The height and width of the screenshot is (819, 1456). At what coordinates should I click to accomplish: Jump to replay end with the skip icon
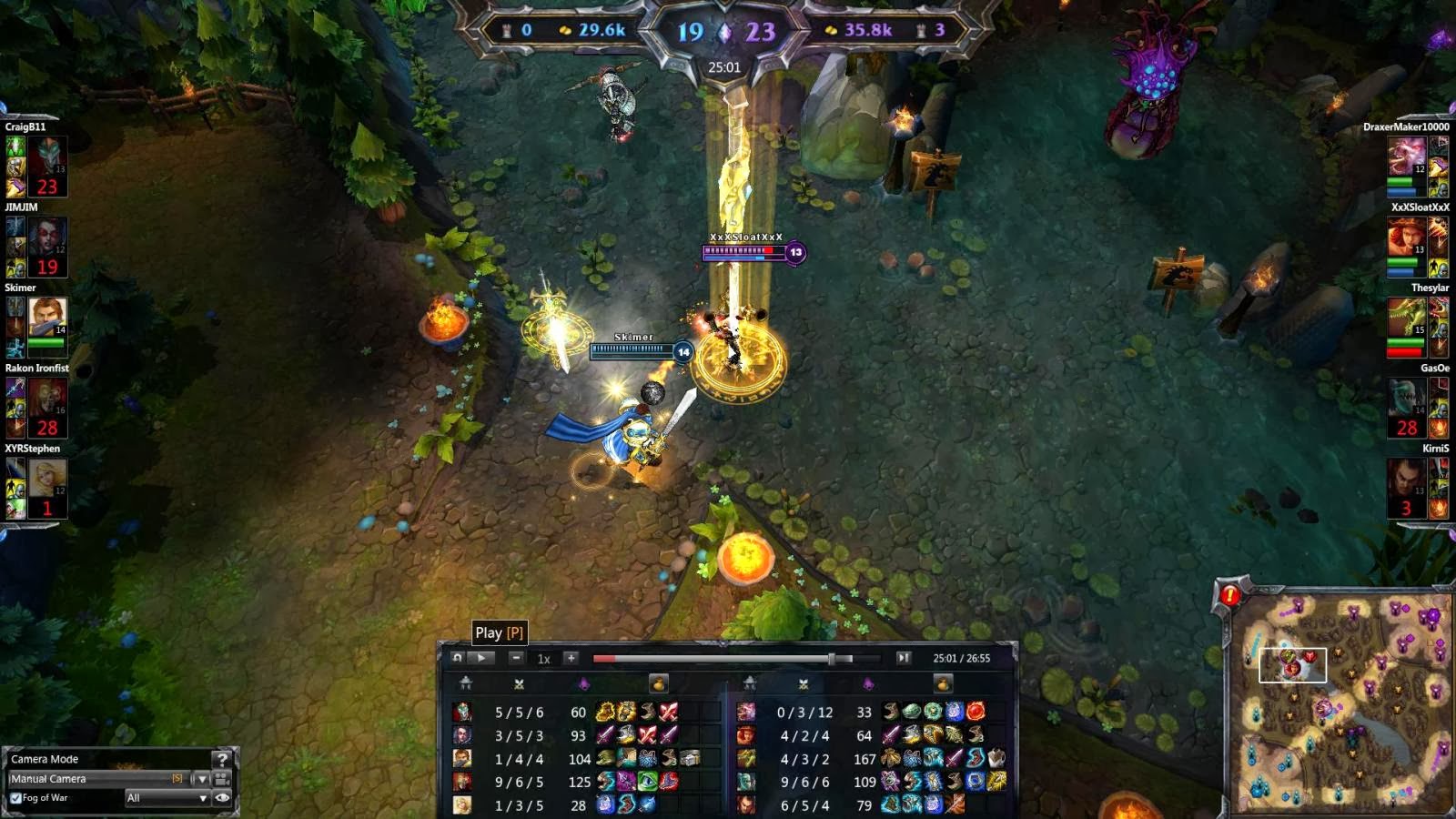tap(903, 656)
